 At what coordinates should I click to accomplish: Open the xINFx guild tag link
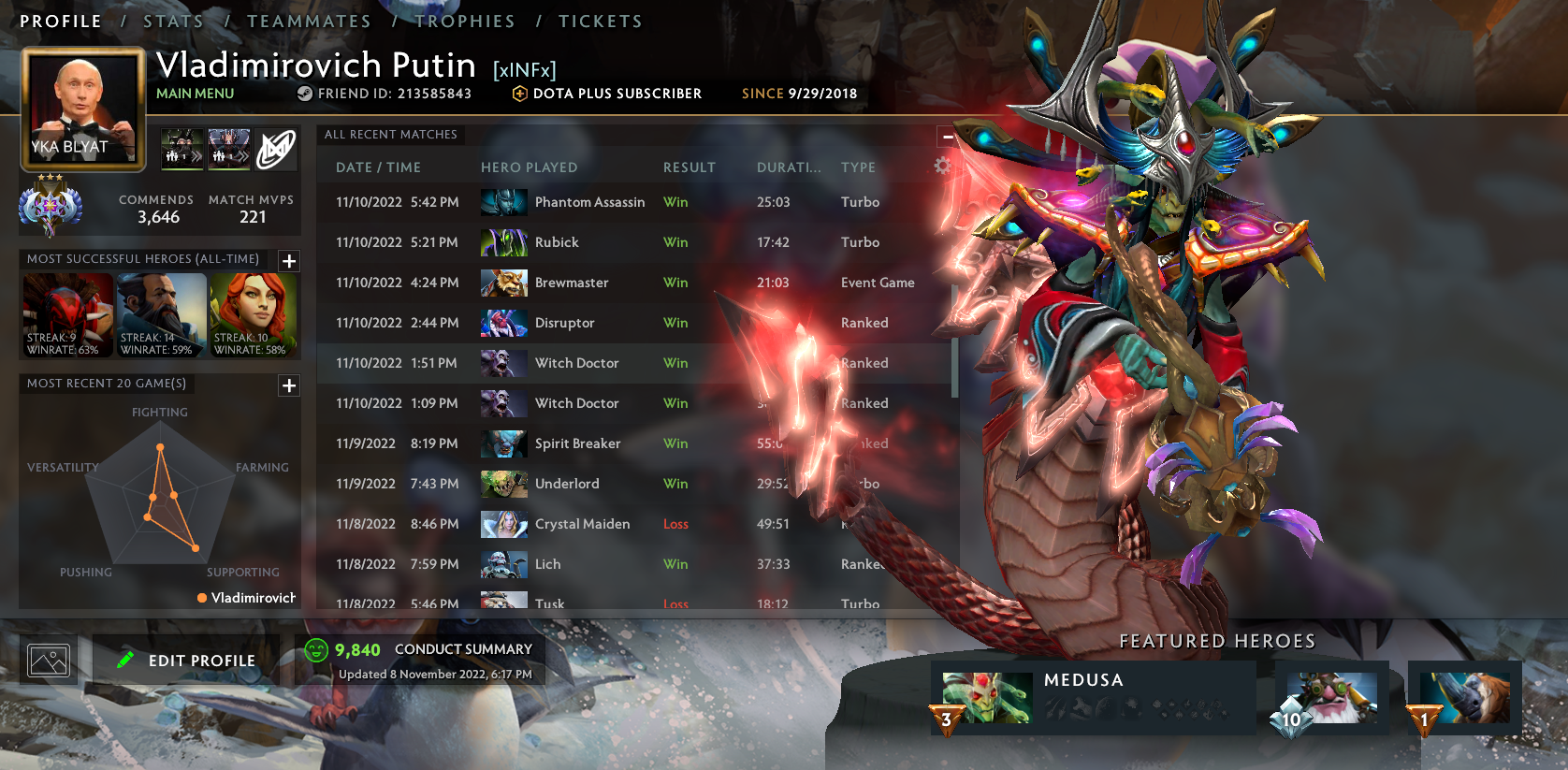pos(523,67)
